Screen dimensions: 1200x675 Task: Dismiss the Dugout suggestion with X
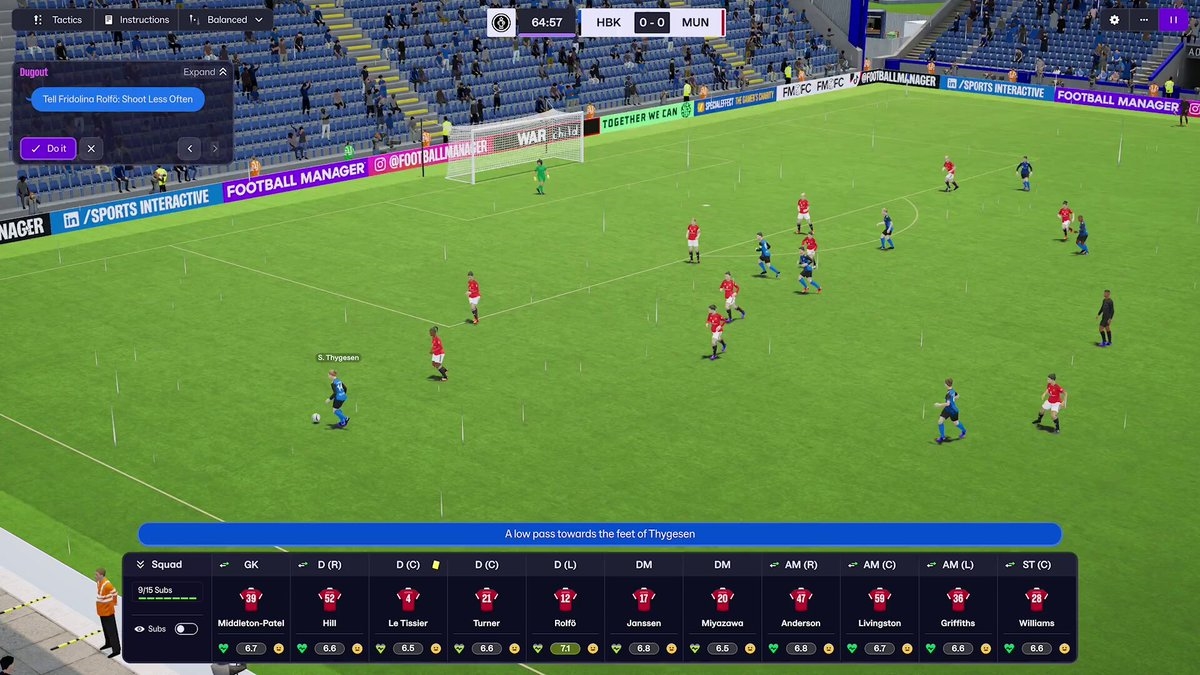pyautogui.click(x=91, y=149)
